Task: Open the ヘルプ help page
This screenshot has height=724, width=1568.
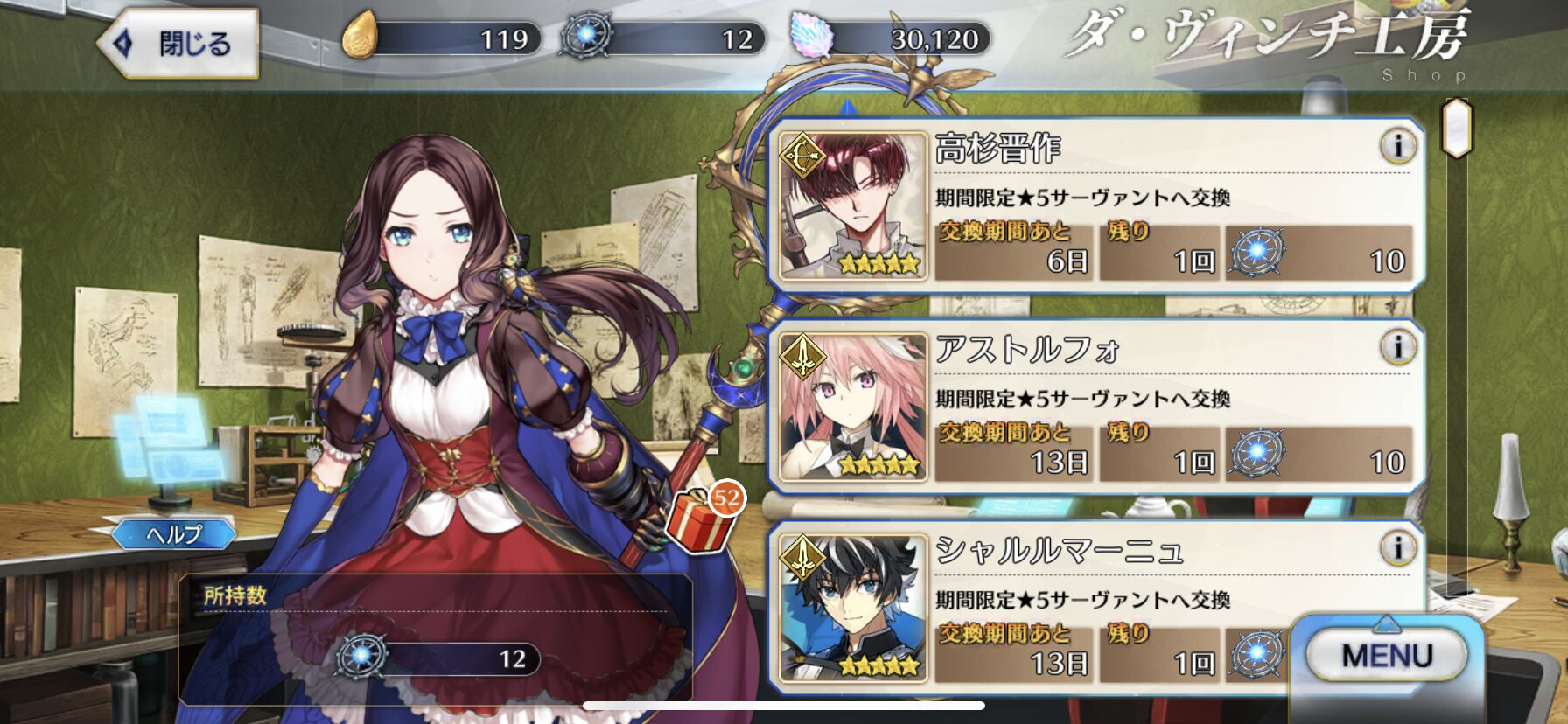Action: click(173, 533)
